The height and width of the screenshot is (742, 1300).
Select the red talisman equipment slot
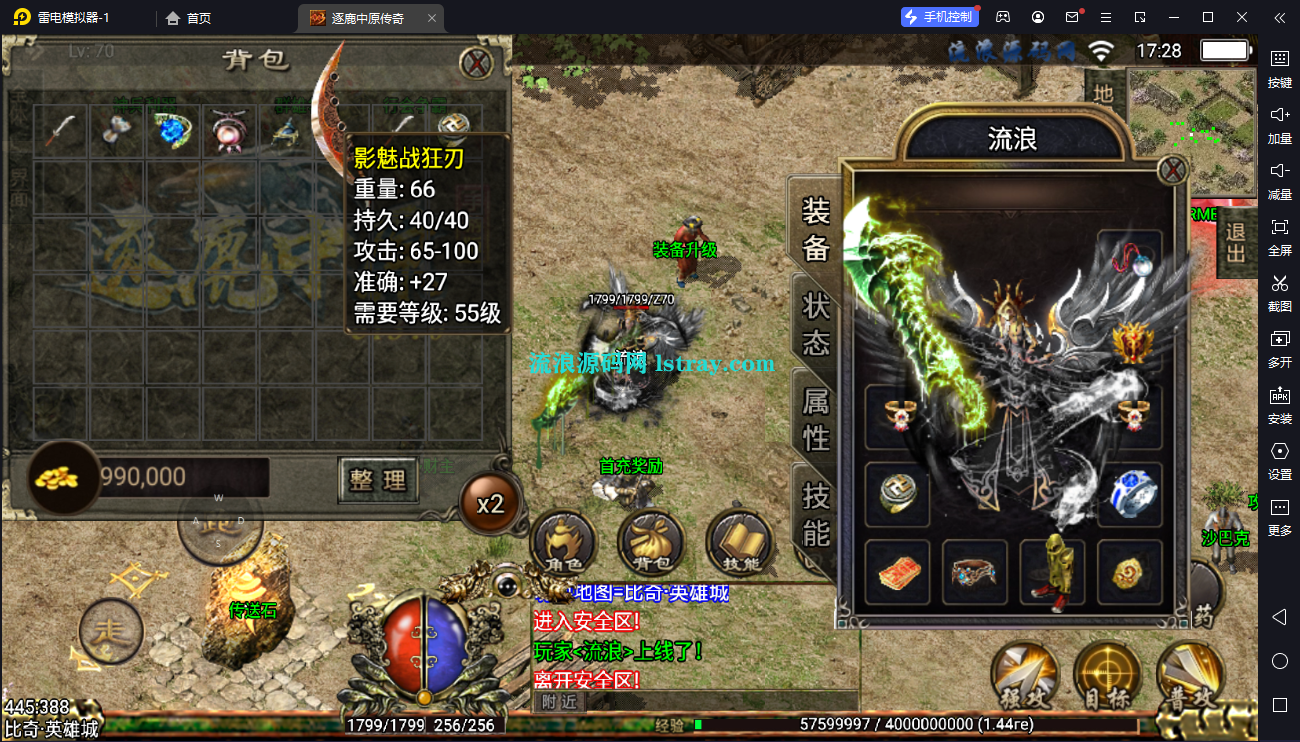pyautogui.click(x=896, y=572)
